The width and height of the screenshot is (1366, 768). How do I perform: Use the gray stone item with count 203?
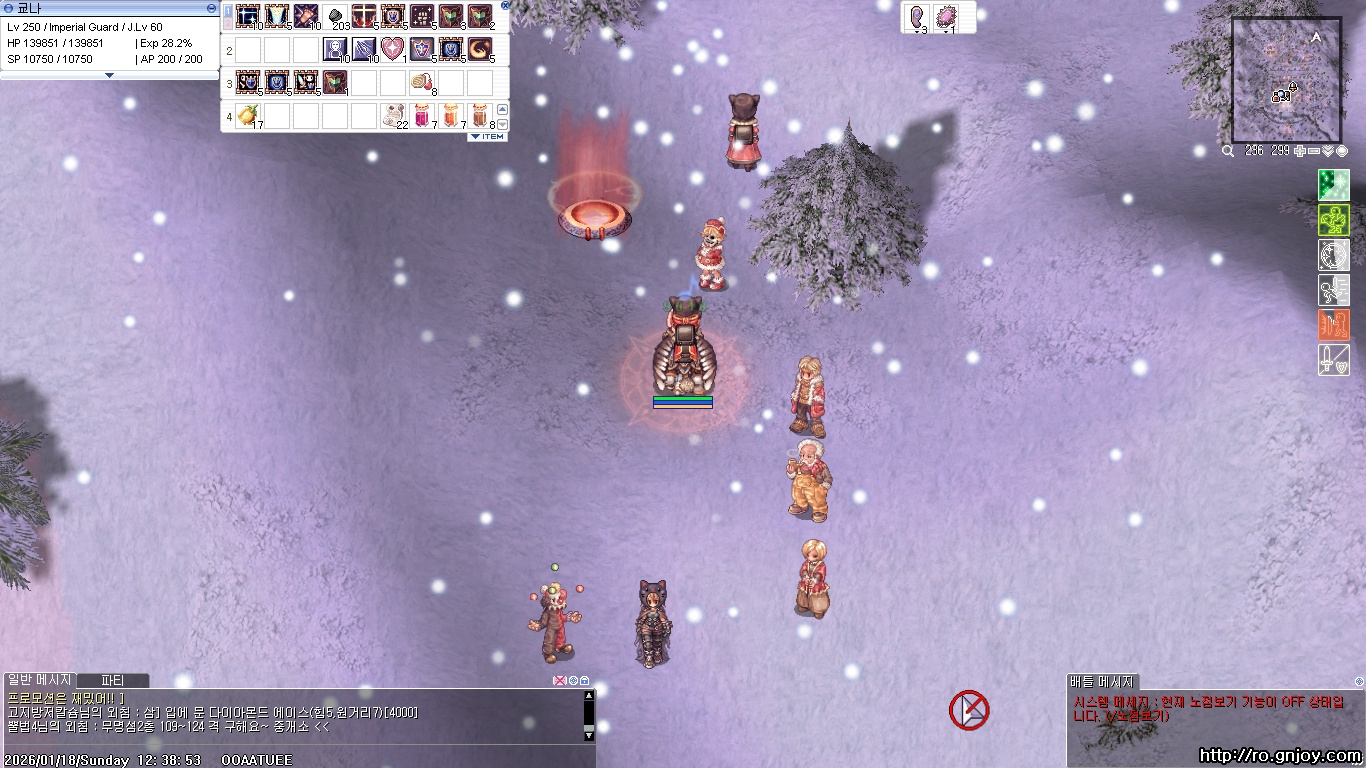point(336,17)
